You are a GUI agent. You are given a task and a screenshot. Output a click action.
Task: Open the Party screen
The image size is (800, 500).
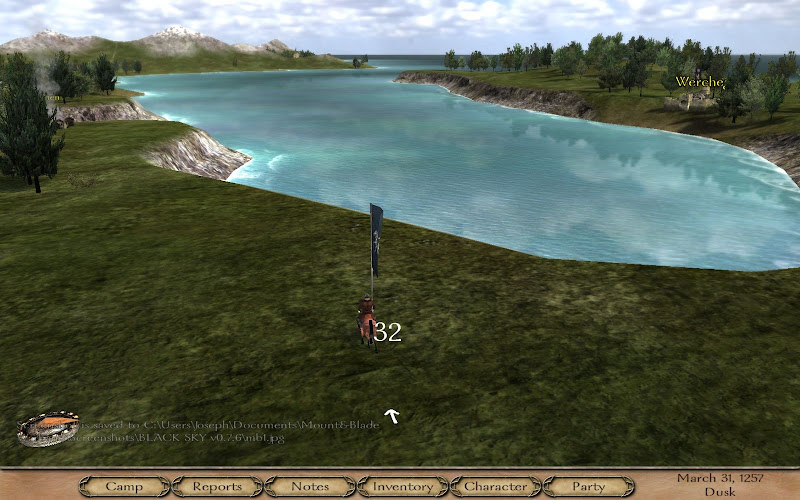click(x=589, y=487)
